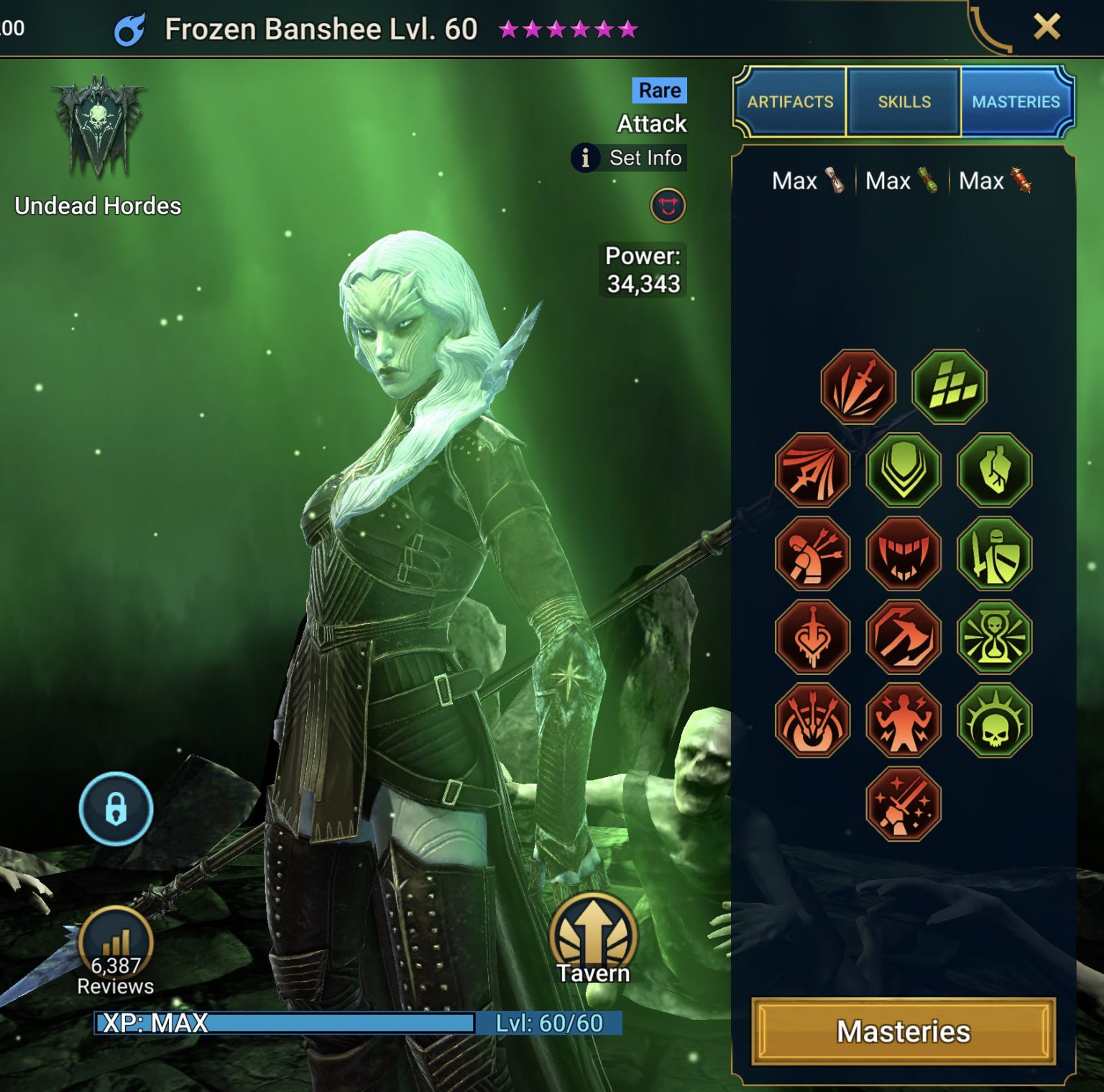Choose the green hourglass mastery icon

pyautogui.click(x=995, y=637)
